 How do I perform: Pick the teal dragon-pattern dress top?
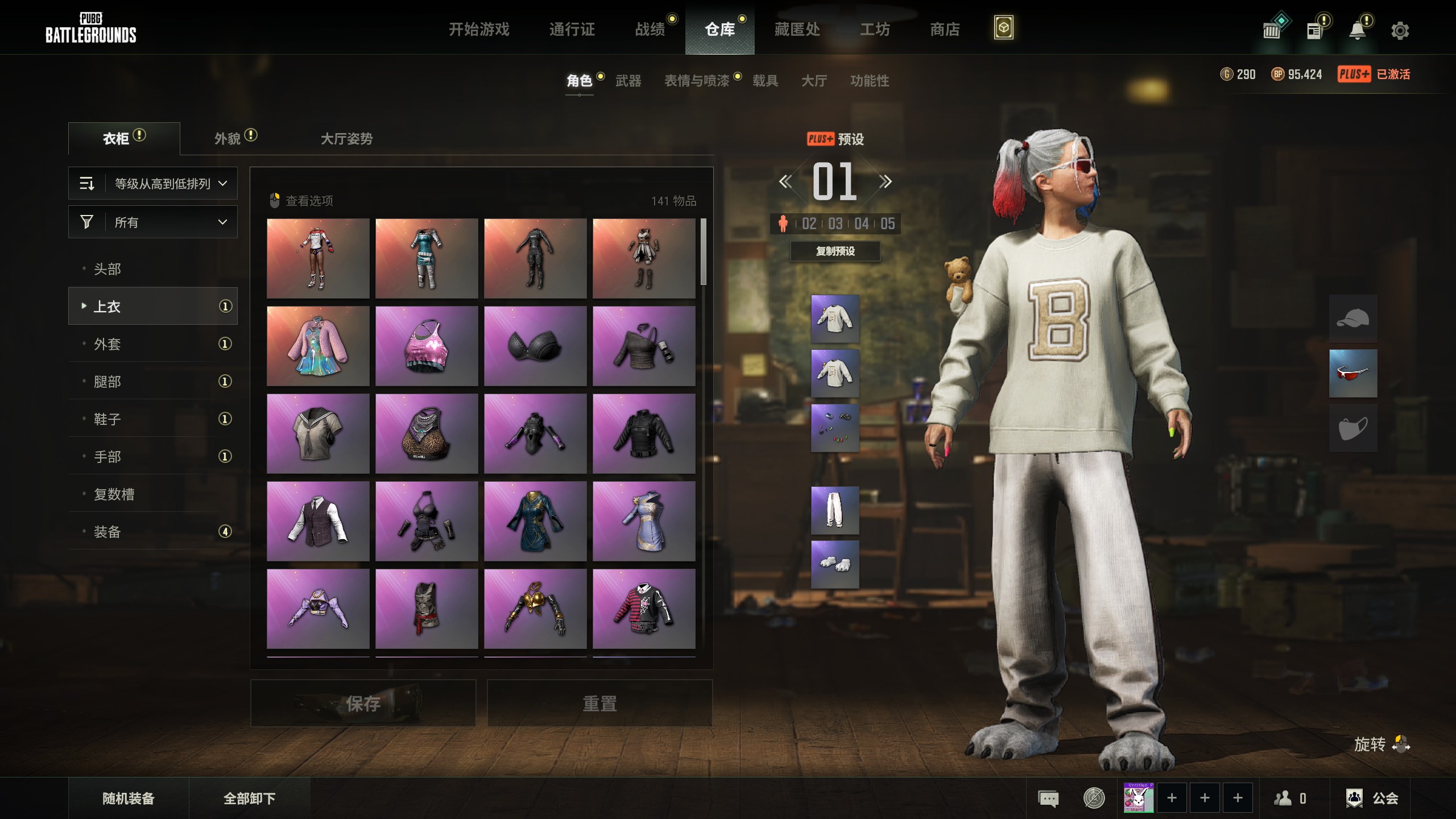tap(535, 521)
